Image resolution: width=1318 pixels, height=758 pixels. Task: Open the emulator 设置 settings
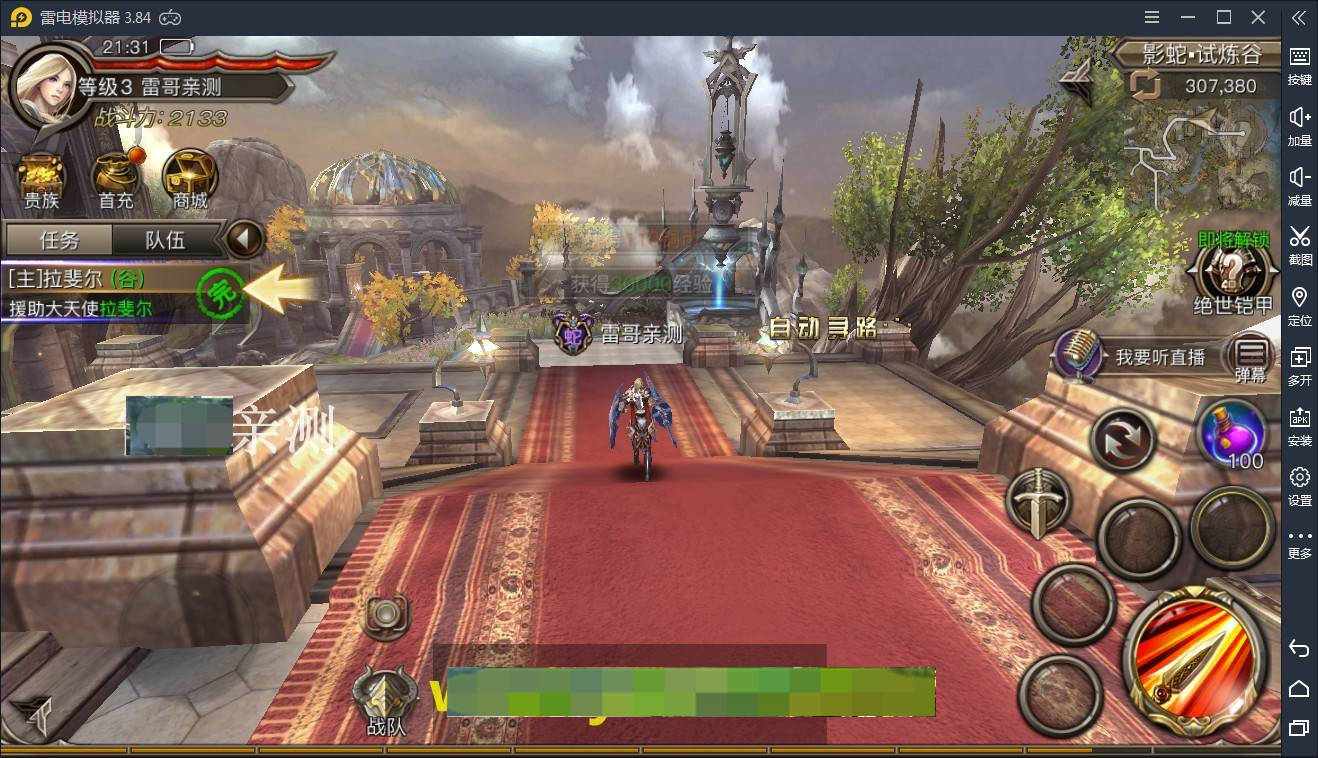[1299, 485]
